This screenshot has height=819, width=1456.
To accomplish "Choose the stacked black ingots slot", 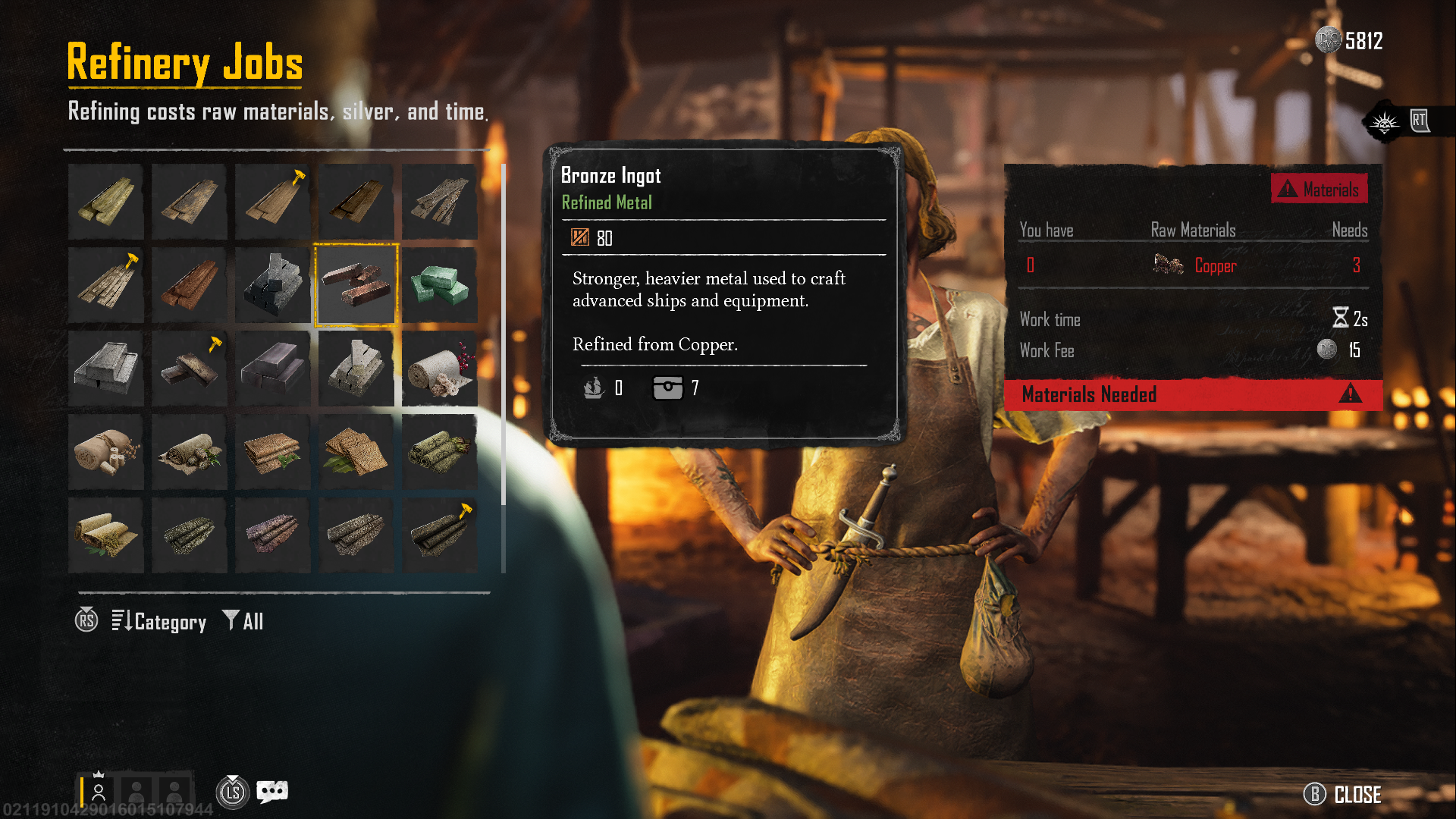I will 272,285.
